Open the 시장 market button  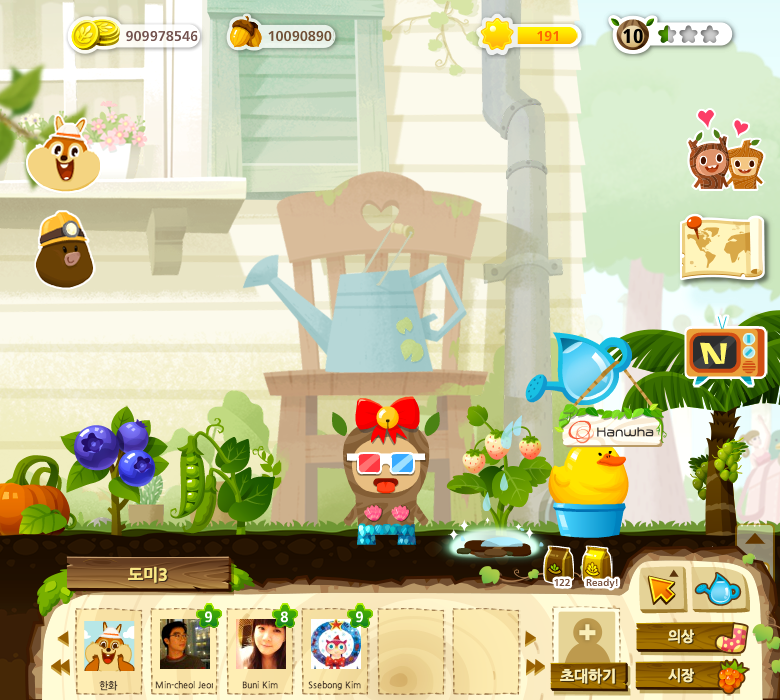coord(690,675)
